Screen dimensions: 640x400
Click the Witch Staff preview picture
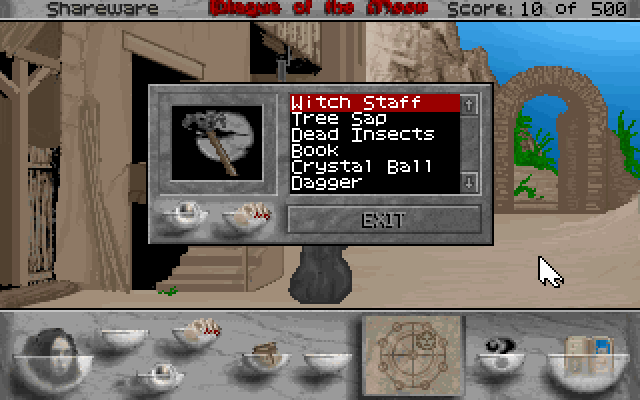[217, 143]
